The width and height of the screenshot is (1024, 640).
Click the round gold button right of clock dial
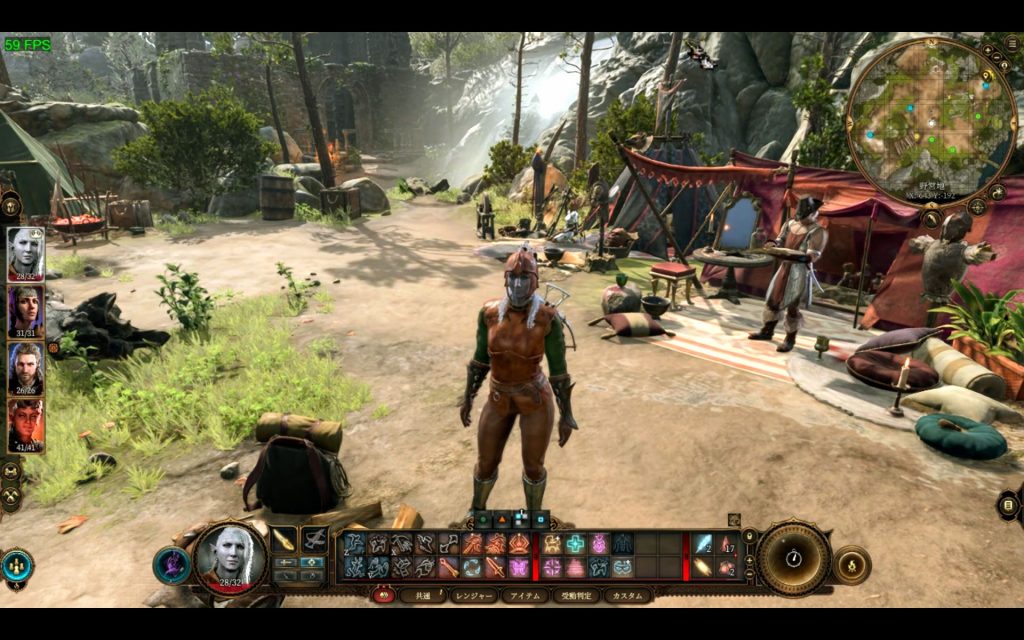(x=851, y=565)
